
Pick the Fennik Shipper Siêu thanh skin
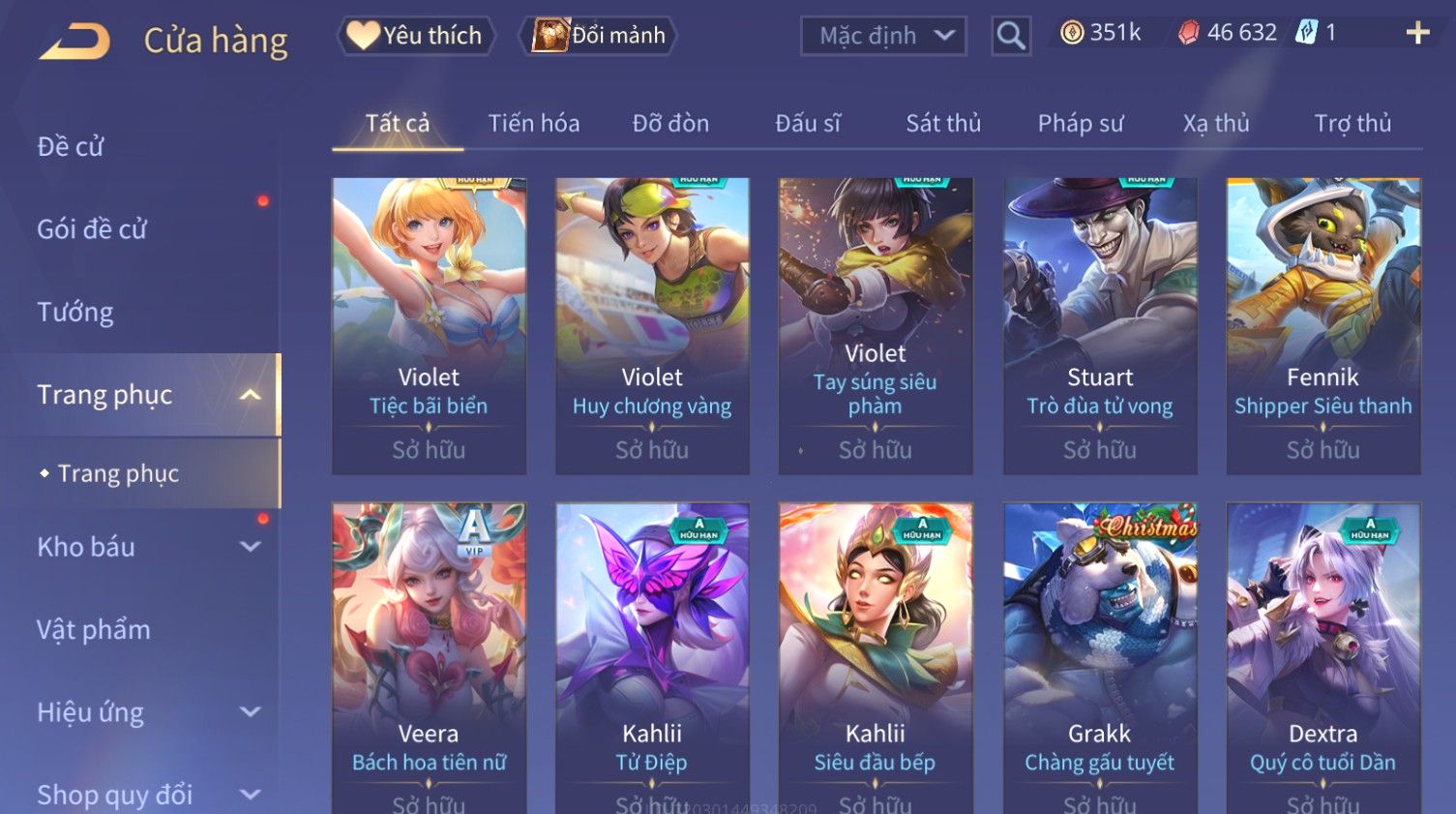point(1322,325)
